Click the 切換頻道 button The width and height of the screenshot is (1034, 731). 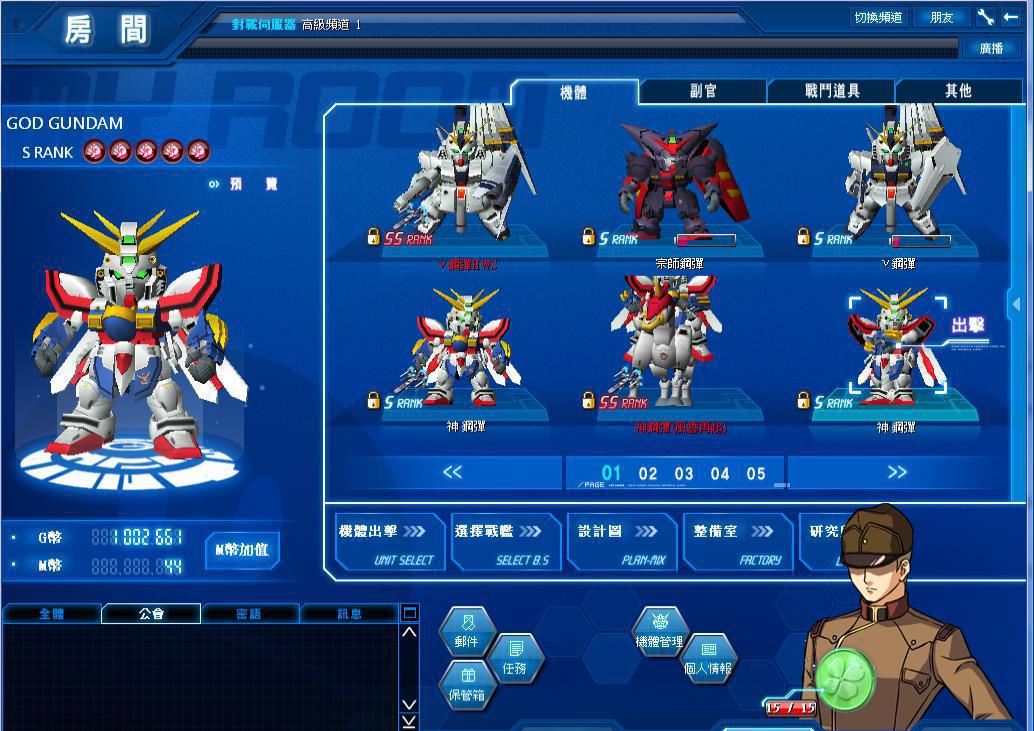[x=877, y=18]
